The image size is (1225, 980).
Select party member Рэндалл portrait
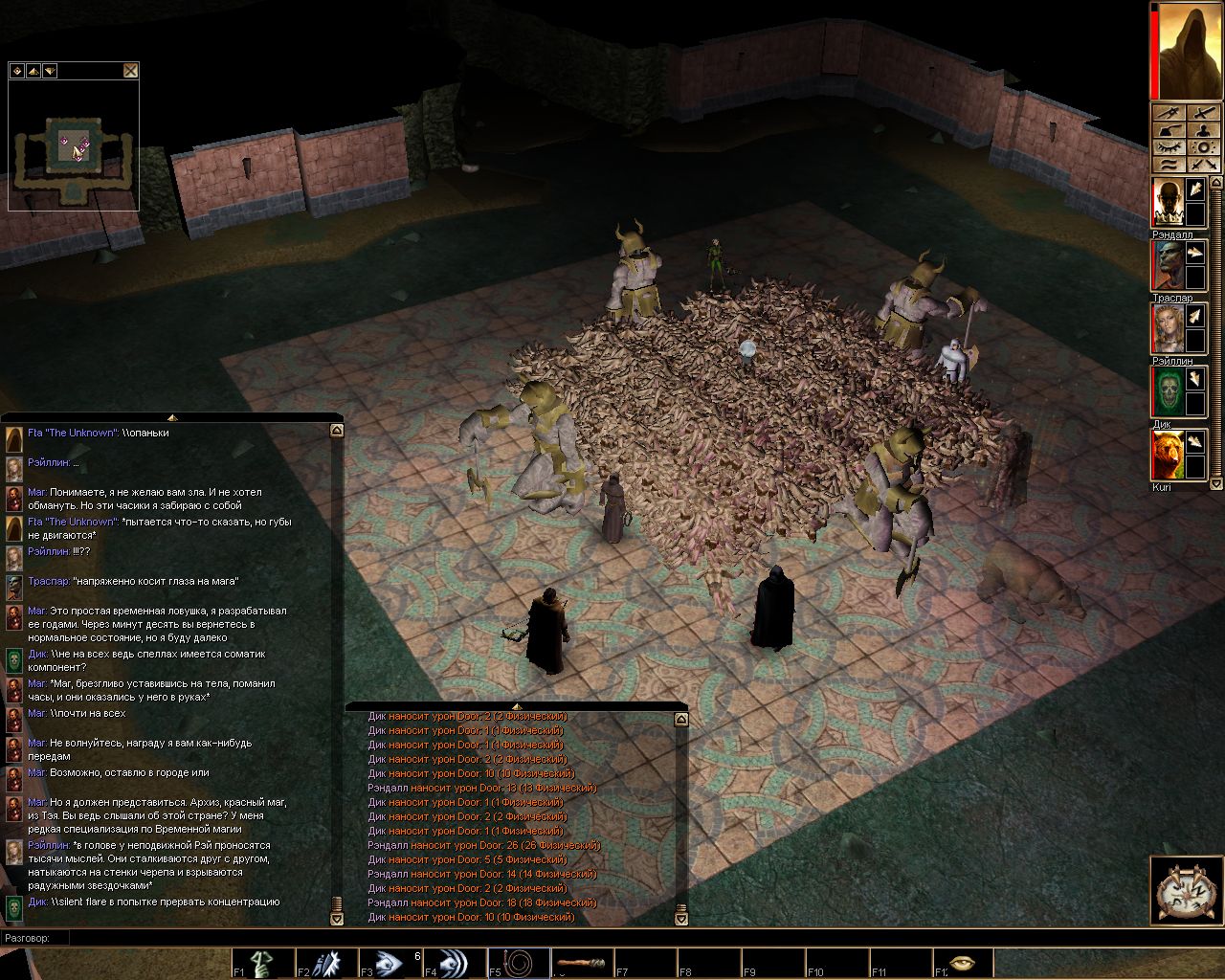pyautogui.click(x=1167, y=204)
